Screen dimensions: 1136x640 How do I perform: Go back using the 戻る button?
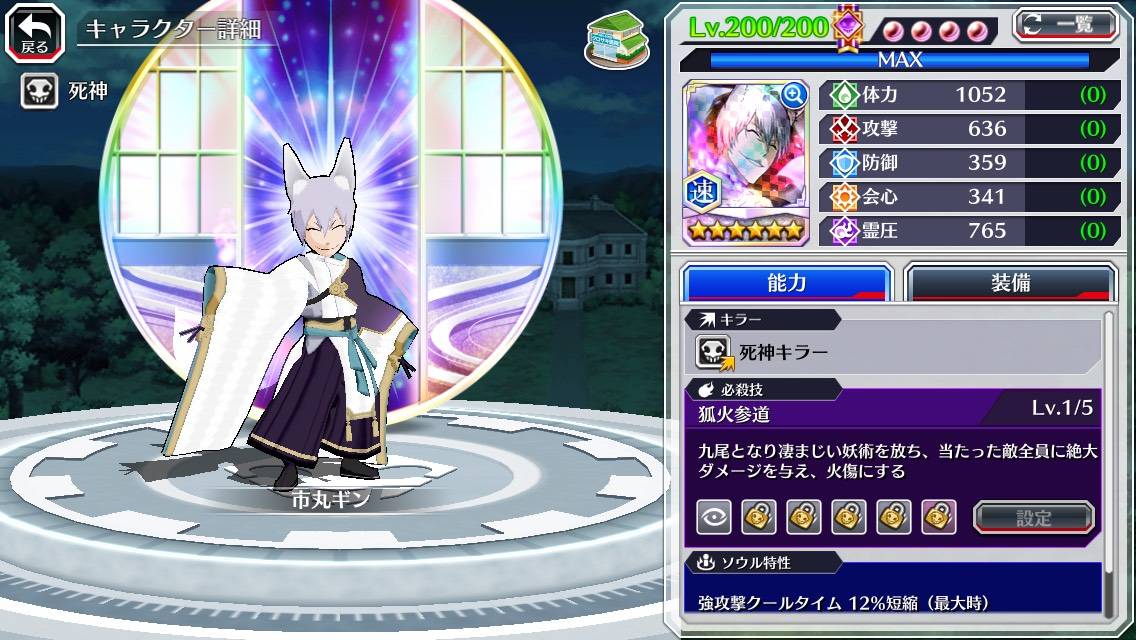click(35, 30)
